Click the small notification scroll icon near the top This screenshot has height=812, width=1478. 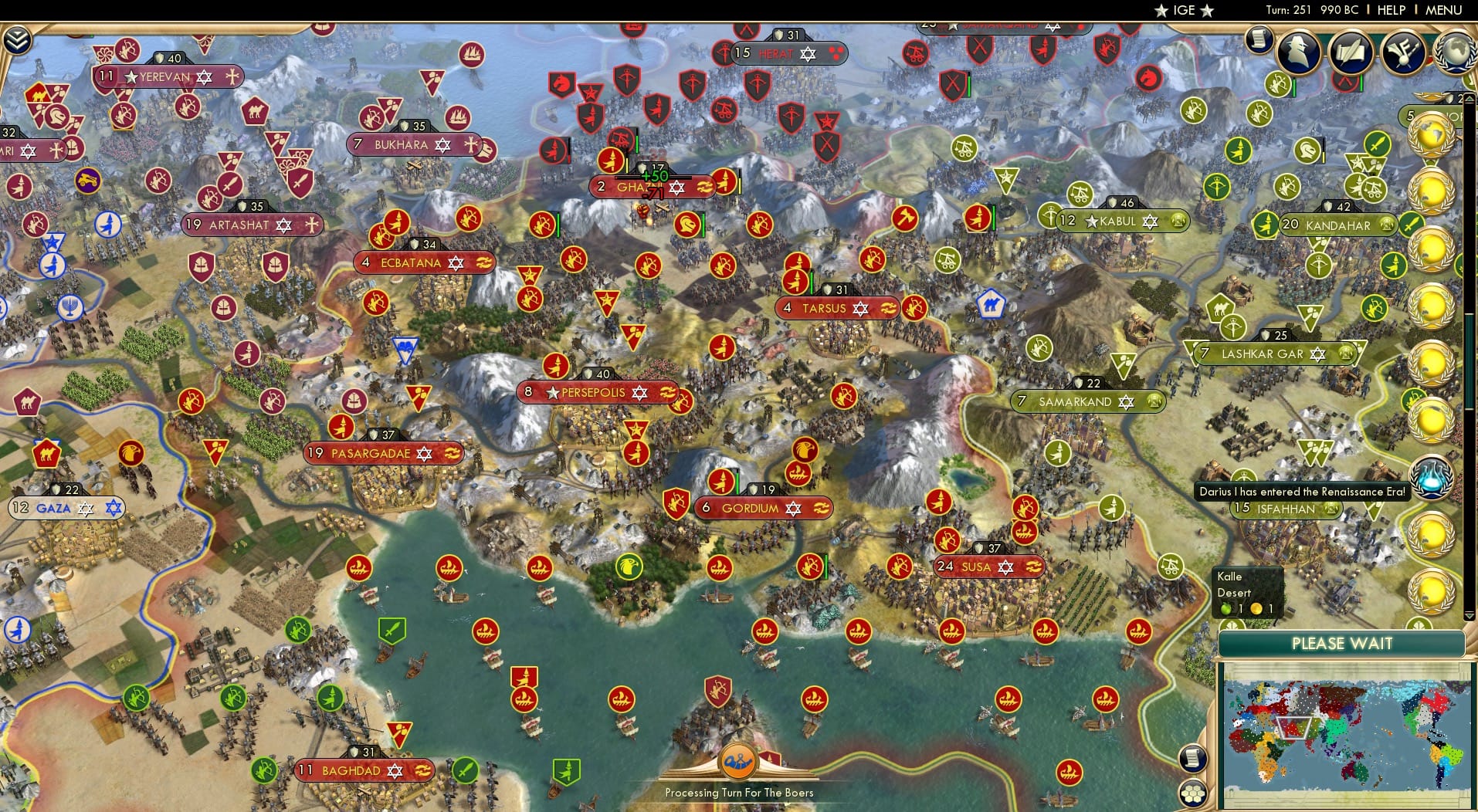pyautogui.click(x=1257, y=40)
